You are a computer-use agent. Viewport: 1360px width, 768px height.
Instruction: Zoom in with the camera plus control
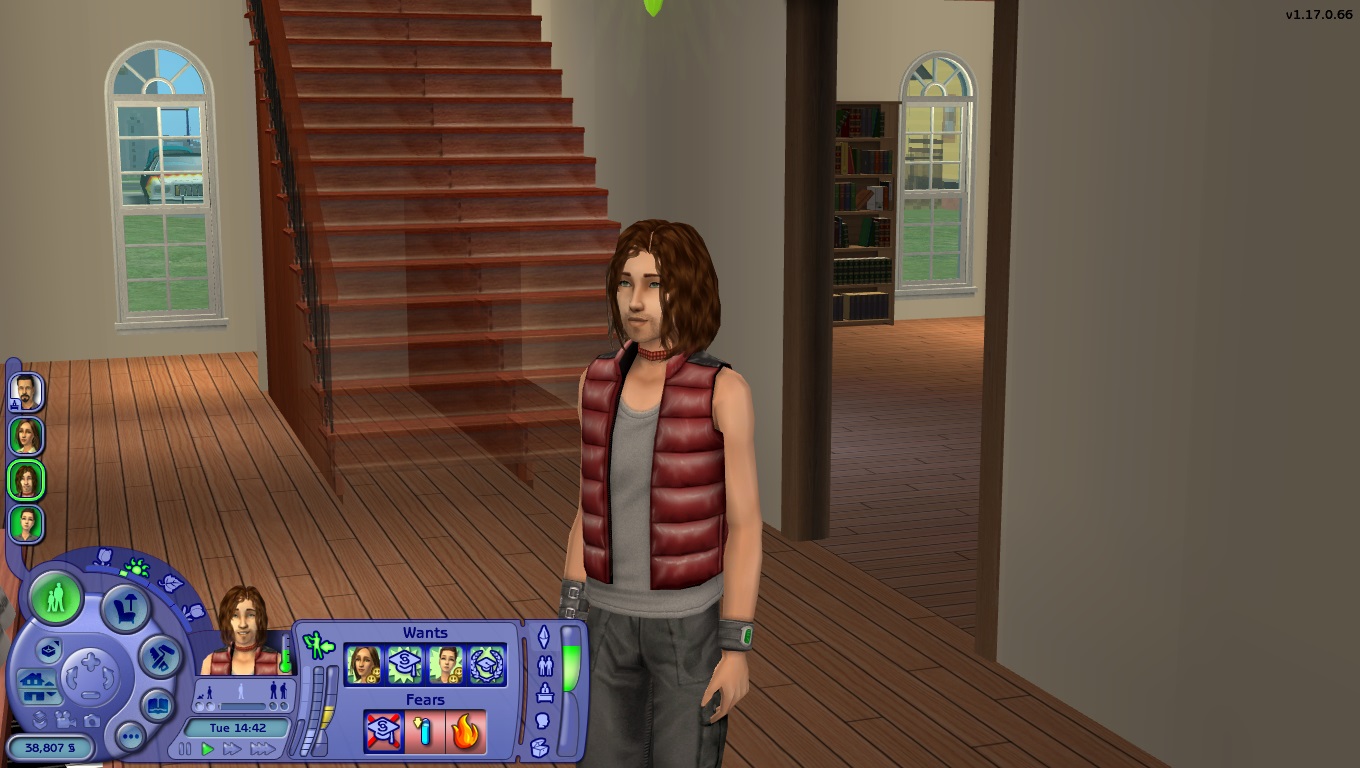point(90,662)
